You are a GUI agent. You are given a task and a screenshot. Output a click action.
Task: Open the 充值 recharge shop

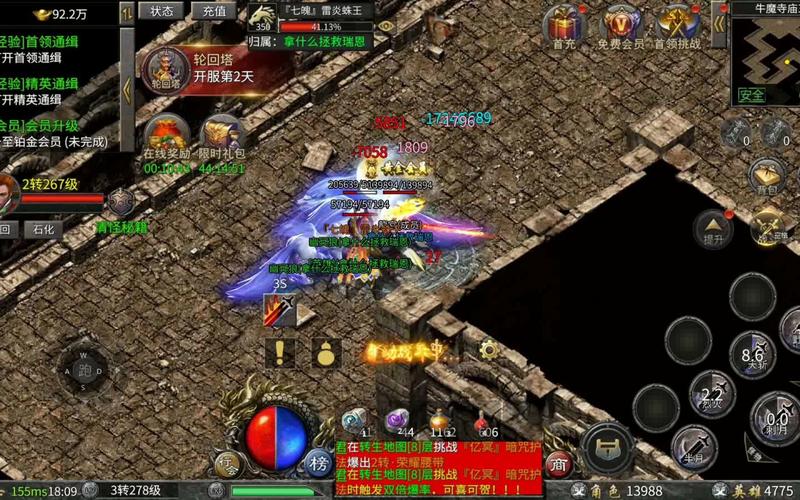point(213,11)
